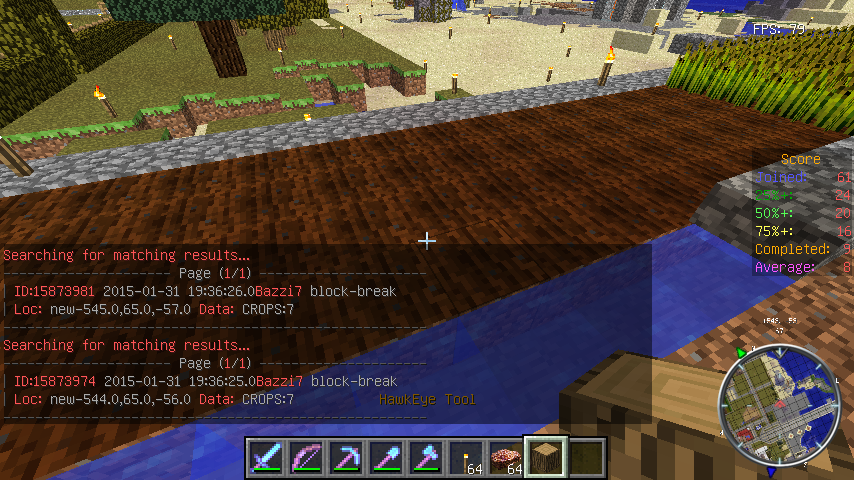
Task: Pick the cake stack hotbar slot
Action: click(505, 457)
